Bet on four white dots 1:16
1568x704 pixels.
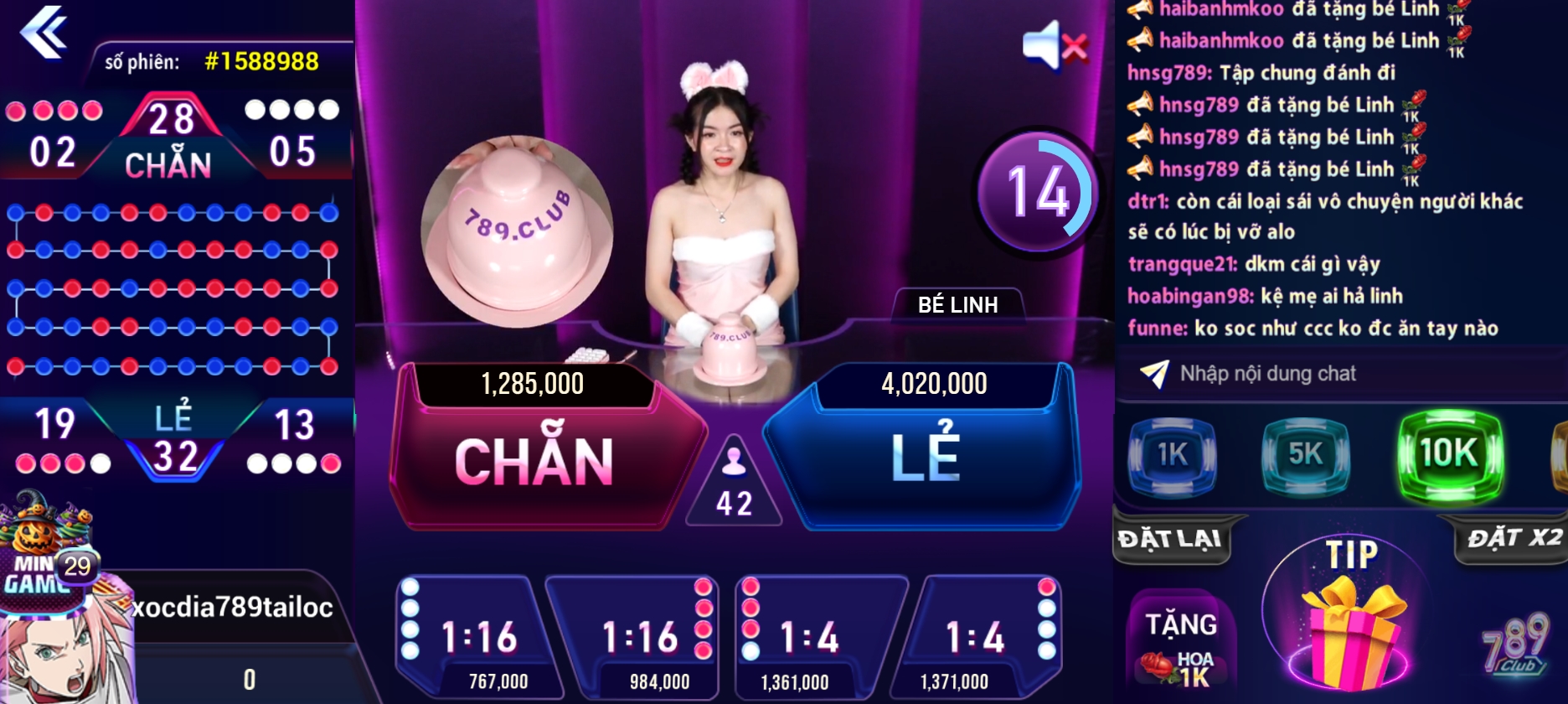point(472,637)
